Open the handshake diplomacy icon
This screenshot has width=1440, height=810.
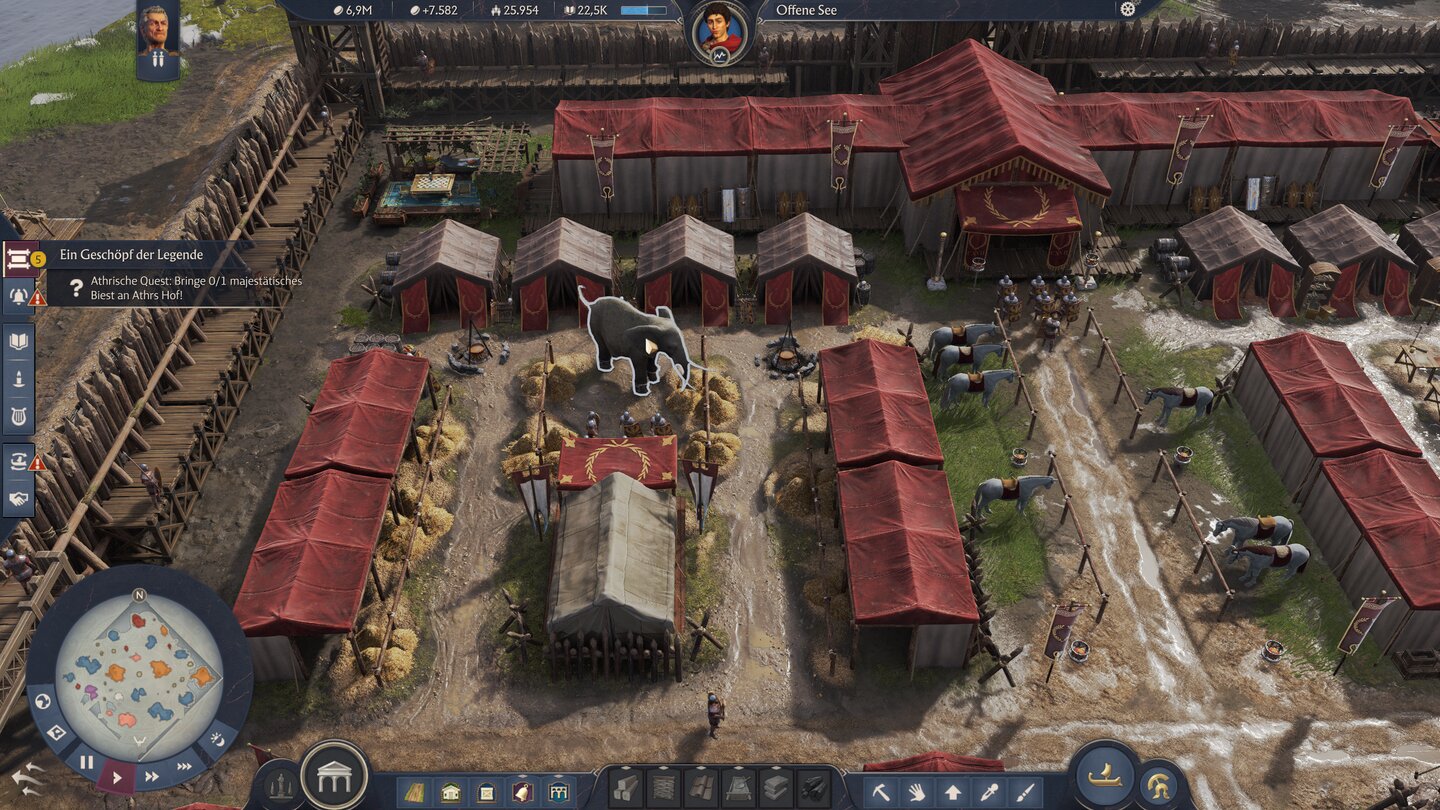pos(19,498)
